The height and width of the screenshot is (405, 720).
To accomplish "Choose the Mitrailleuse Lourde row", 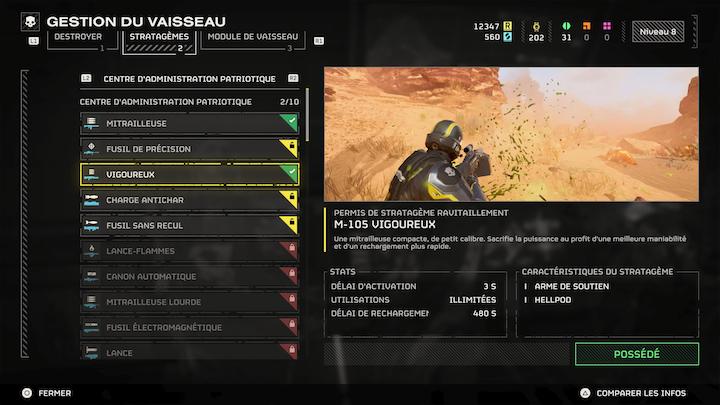I will [x=189, y=302].
